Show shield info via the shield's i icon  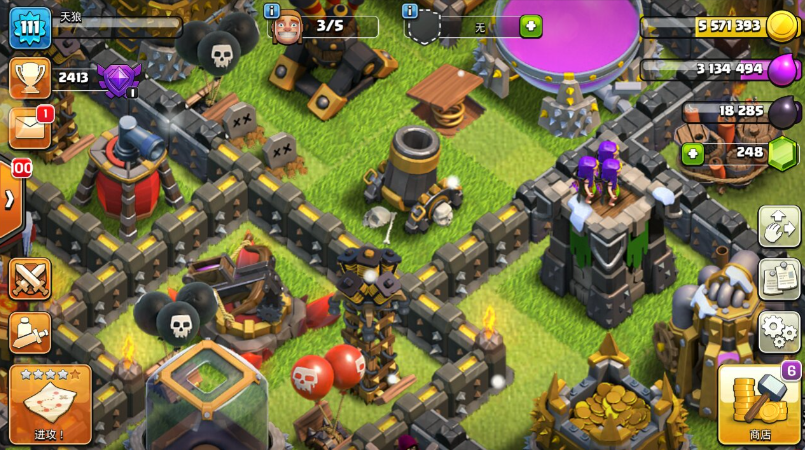coord(409,11)
